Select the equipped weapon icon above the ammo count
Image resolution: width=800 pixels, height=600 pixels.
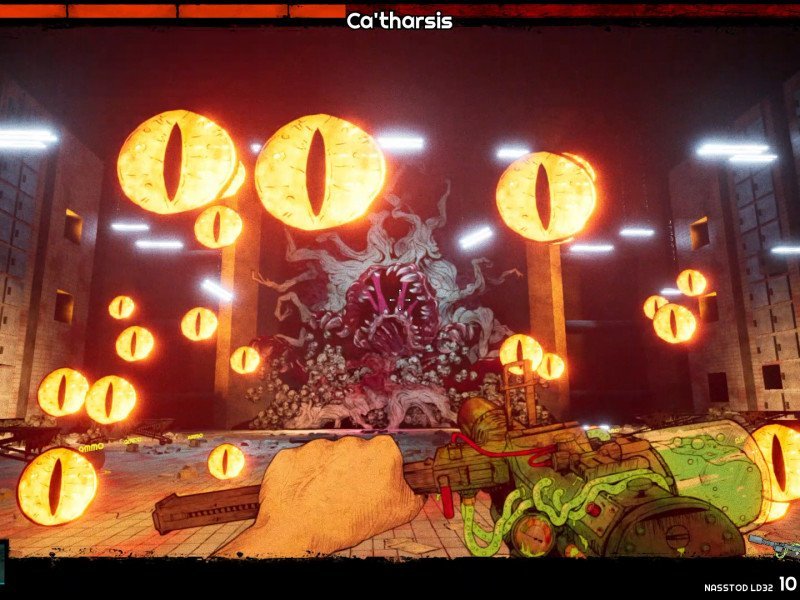coord(775,545)
